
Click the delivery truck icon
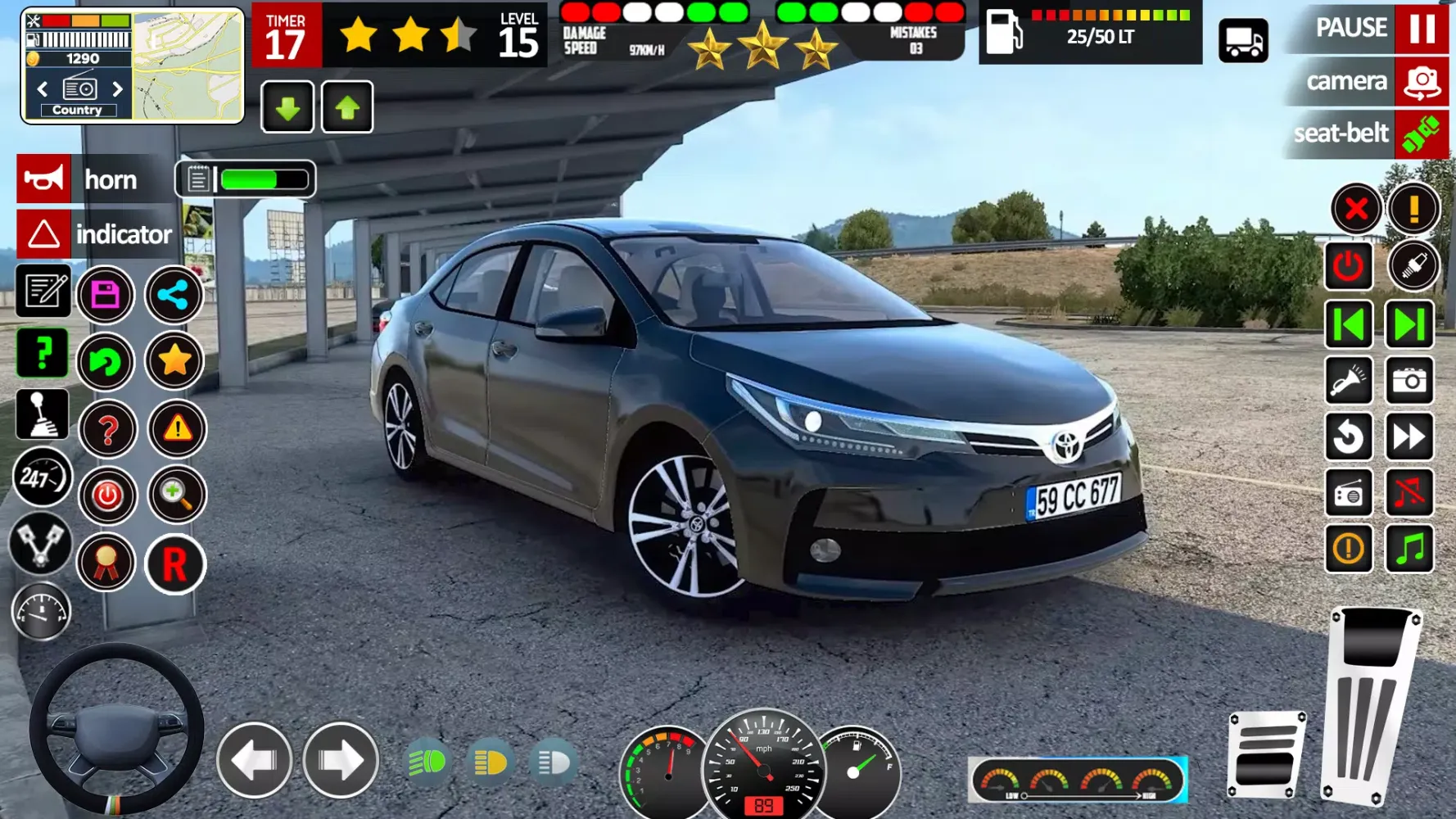coord(1243,40)
